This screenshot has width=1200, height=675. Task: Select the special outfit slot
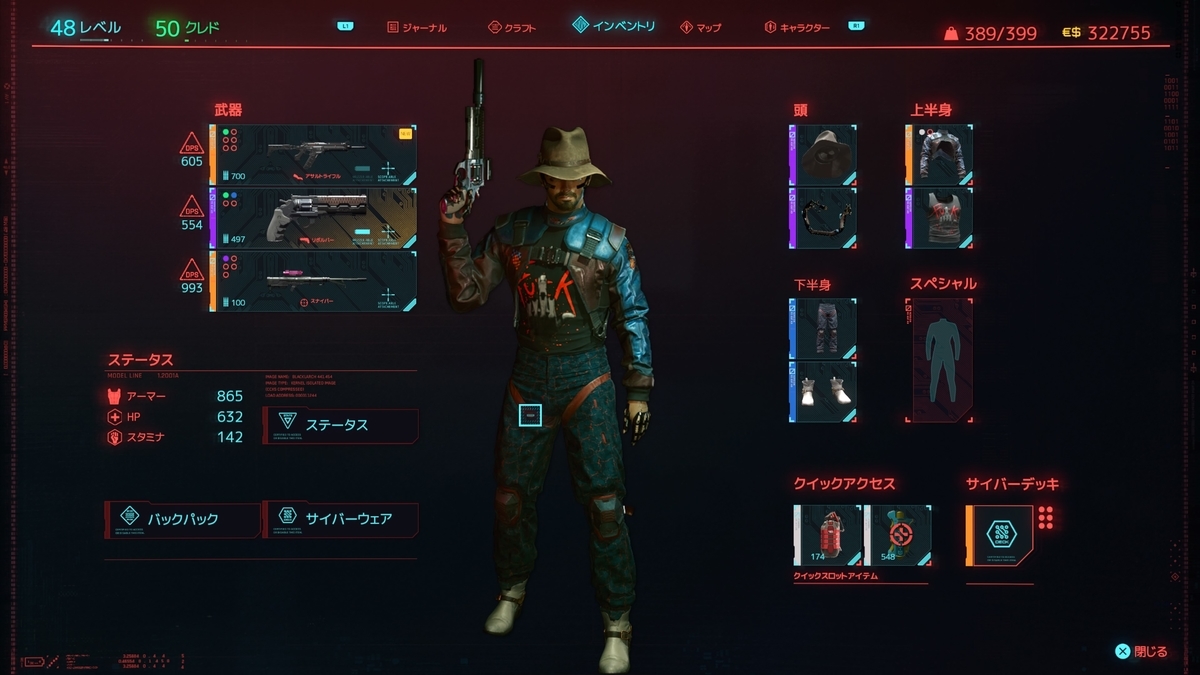click(940, 360)
